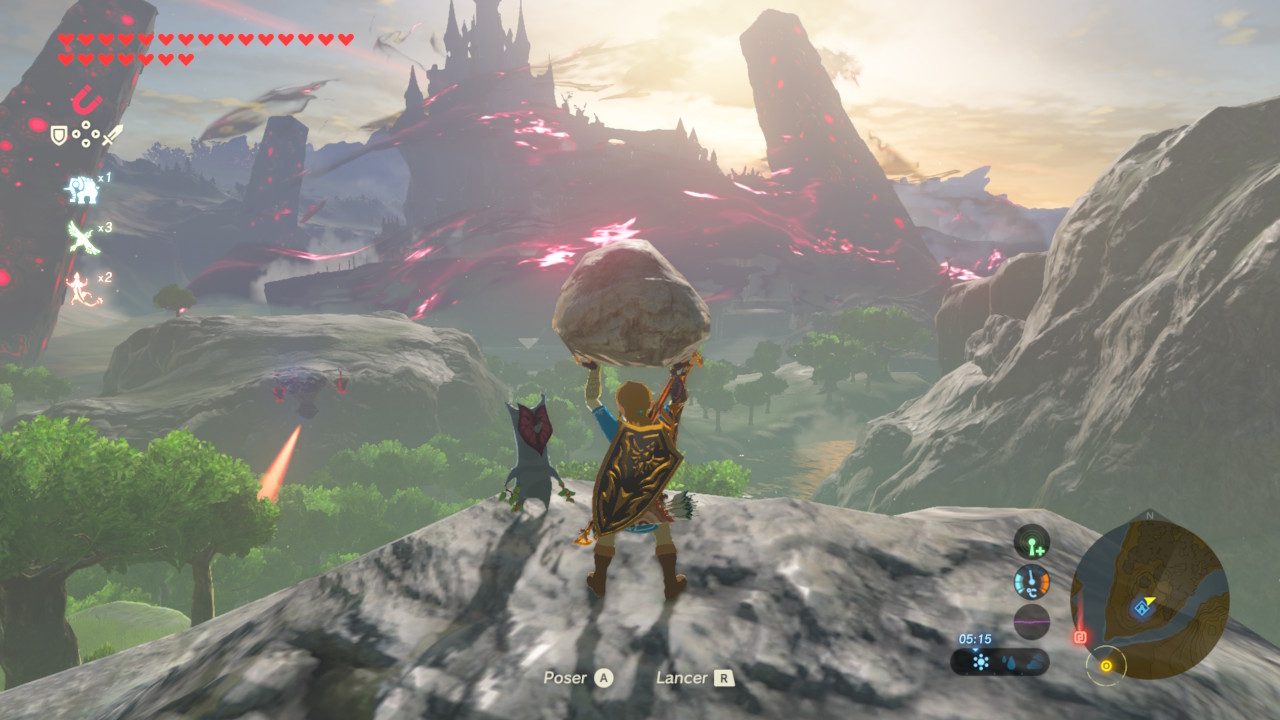This screenshot has width=1280, height=720.
Task: Open the circular minimap
Action: point(1149,599)
